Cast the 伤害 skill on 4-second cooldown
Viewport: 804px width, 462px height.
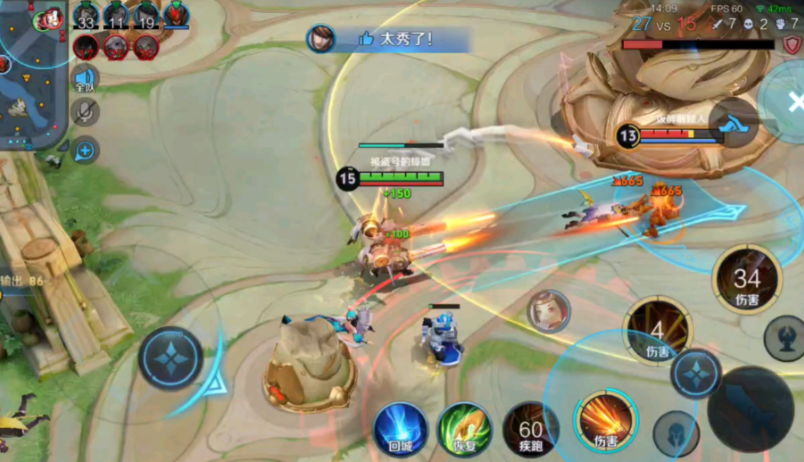657,331
